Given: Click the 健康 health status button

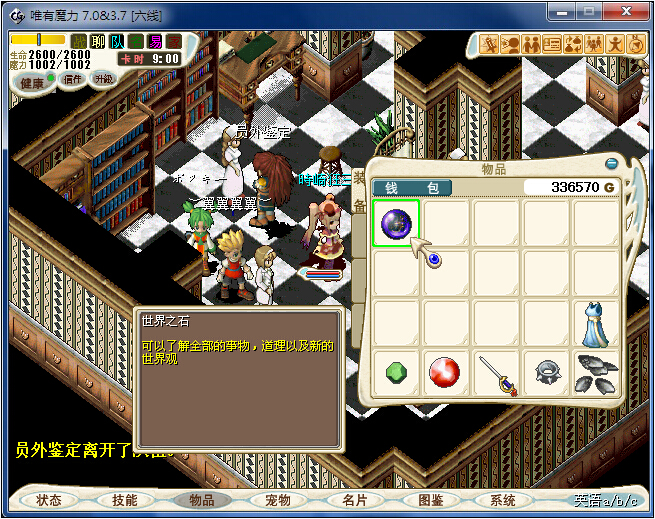Looking at the screenshot, I should click(31, 82).
